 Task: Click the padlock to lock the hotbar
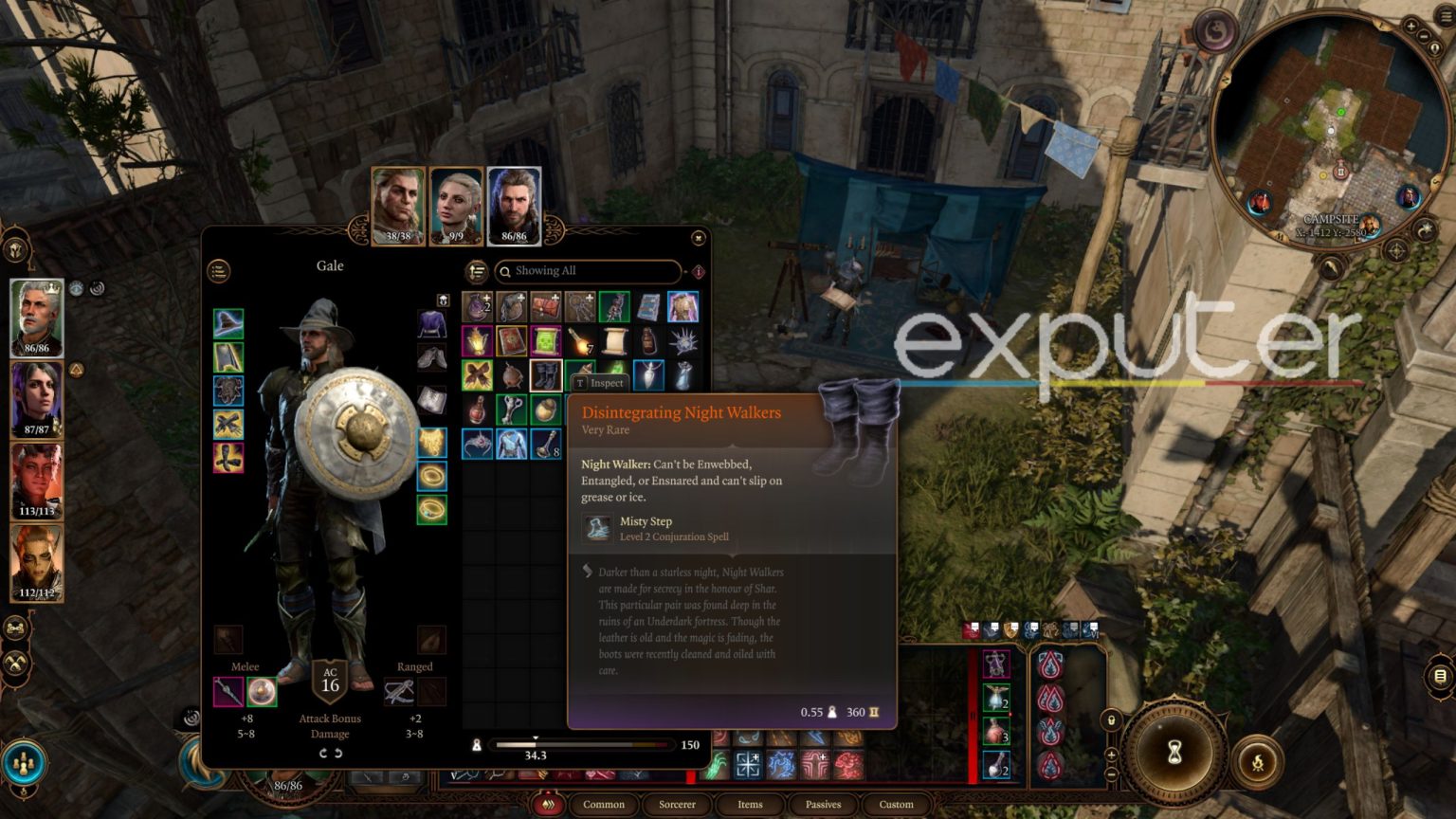[x=1111, y=720]
